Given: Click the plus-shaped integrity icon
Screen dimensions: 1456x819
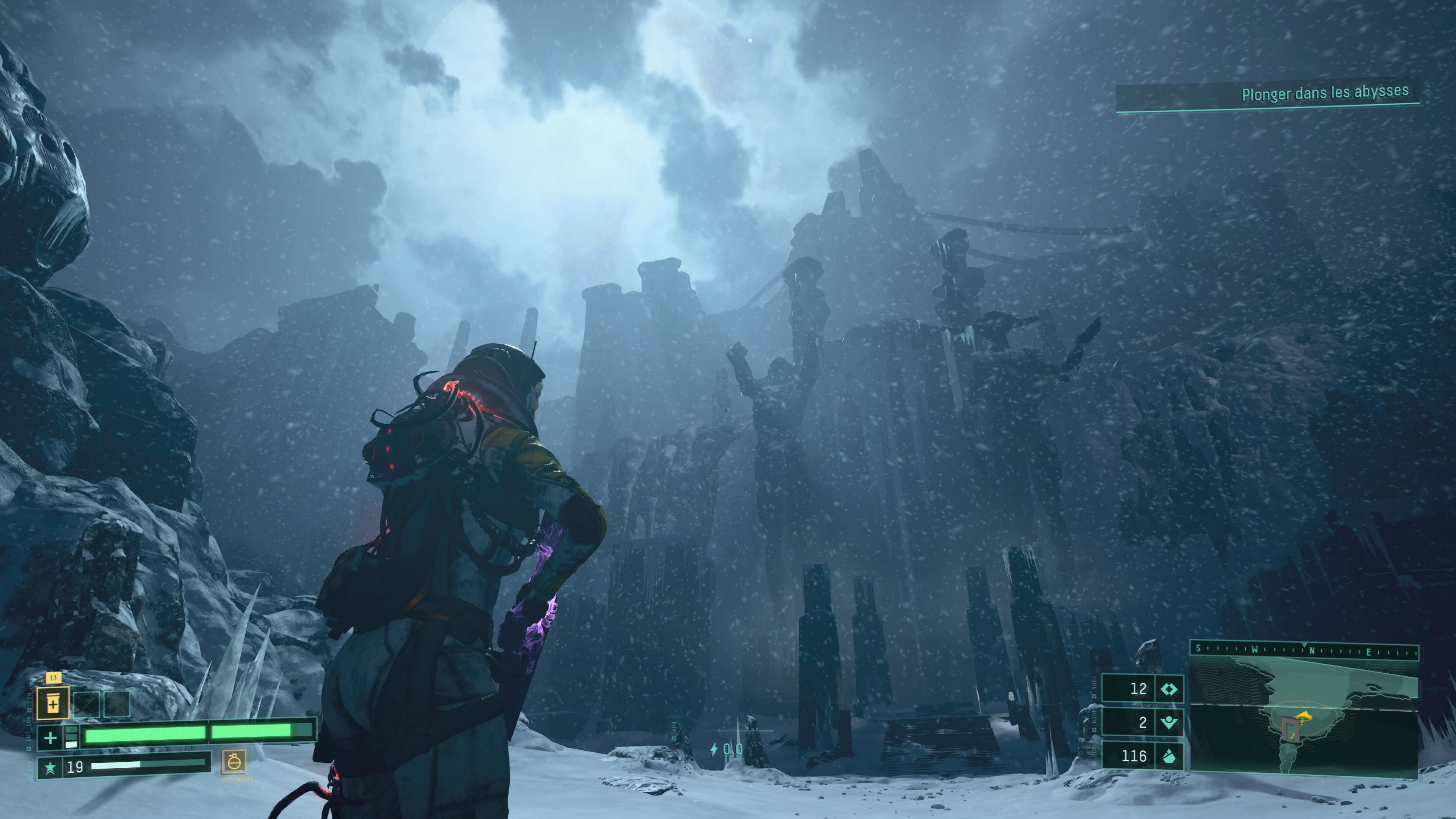Looking at the screenshot, I should pos(50,737).
